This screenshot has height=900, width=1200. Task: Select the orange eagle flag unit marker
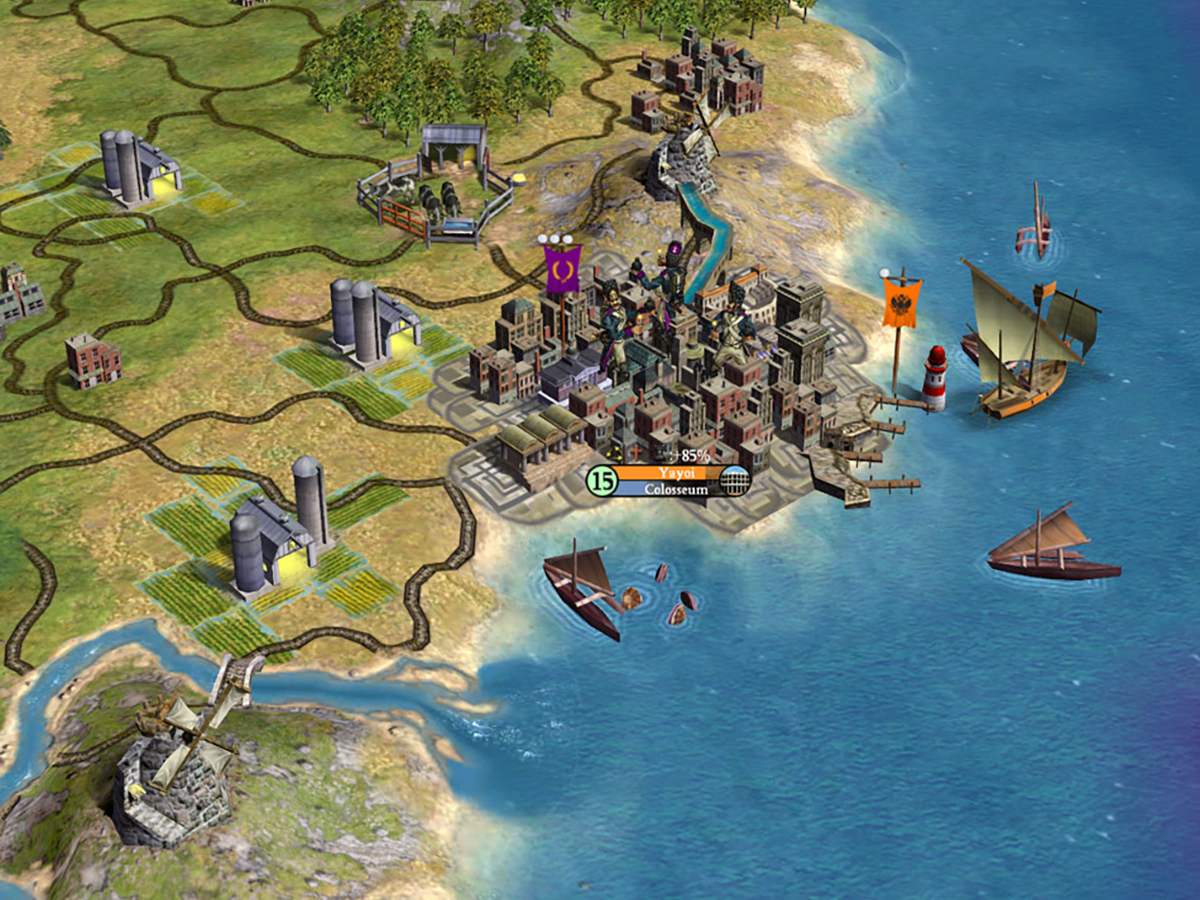click(x=901, y=302)
